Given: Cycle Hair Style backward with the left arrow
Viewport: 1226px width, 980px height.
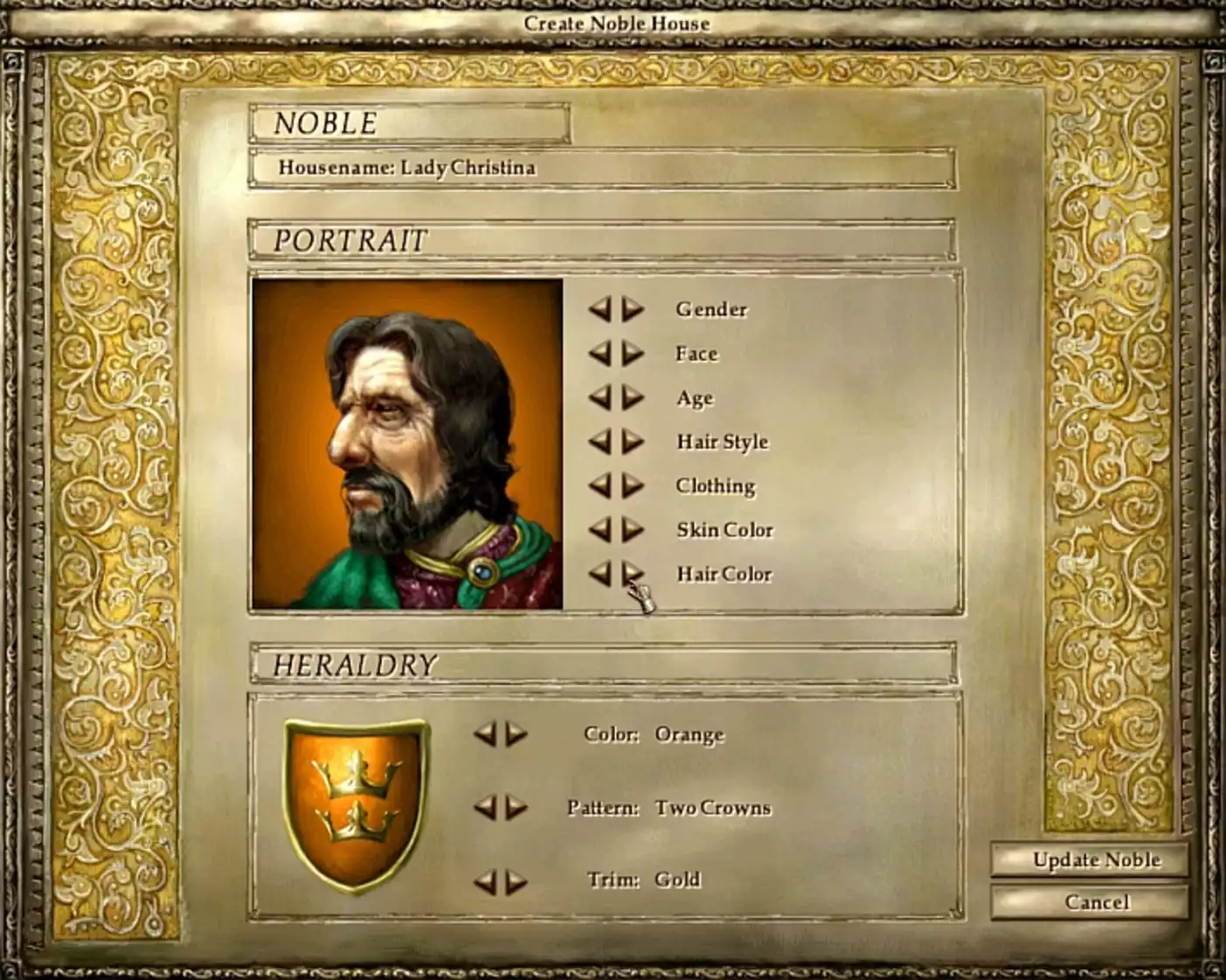Looking at the screenshot, I should point(603,442).
